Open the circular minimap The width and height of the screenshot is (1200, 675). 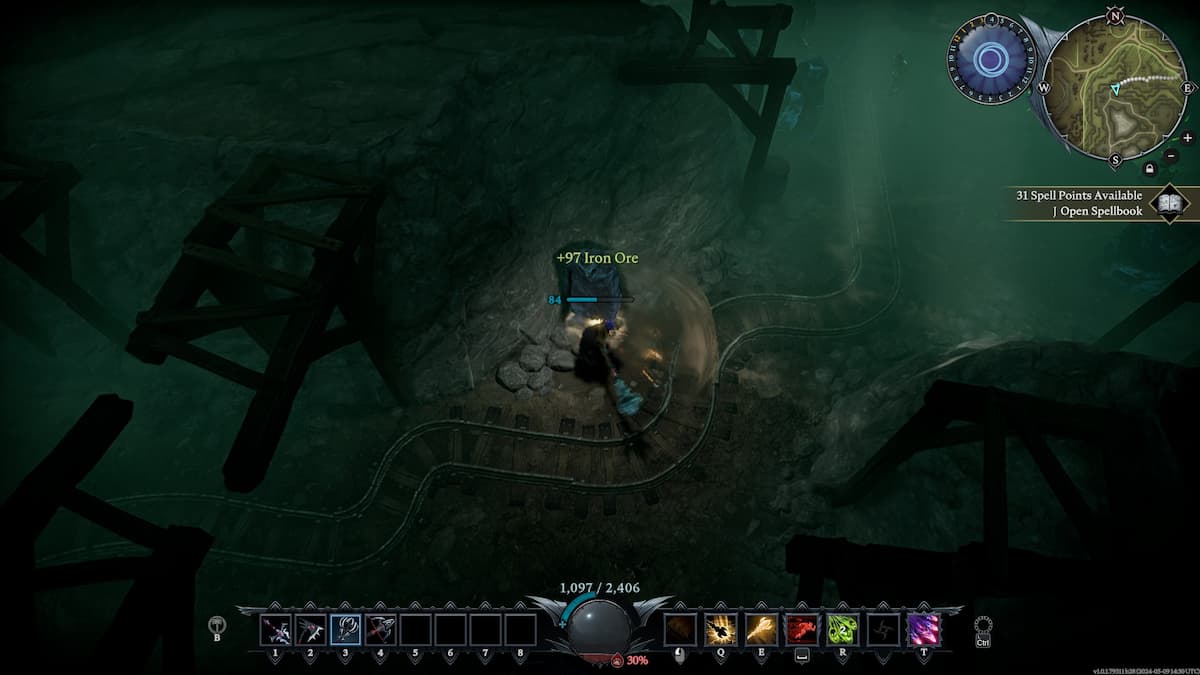click(1114, 87)
